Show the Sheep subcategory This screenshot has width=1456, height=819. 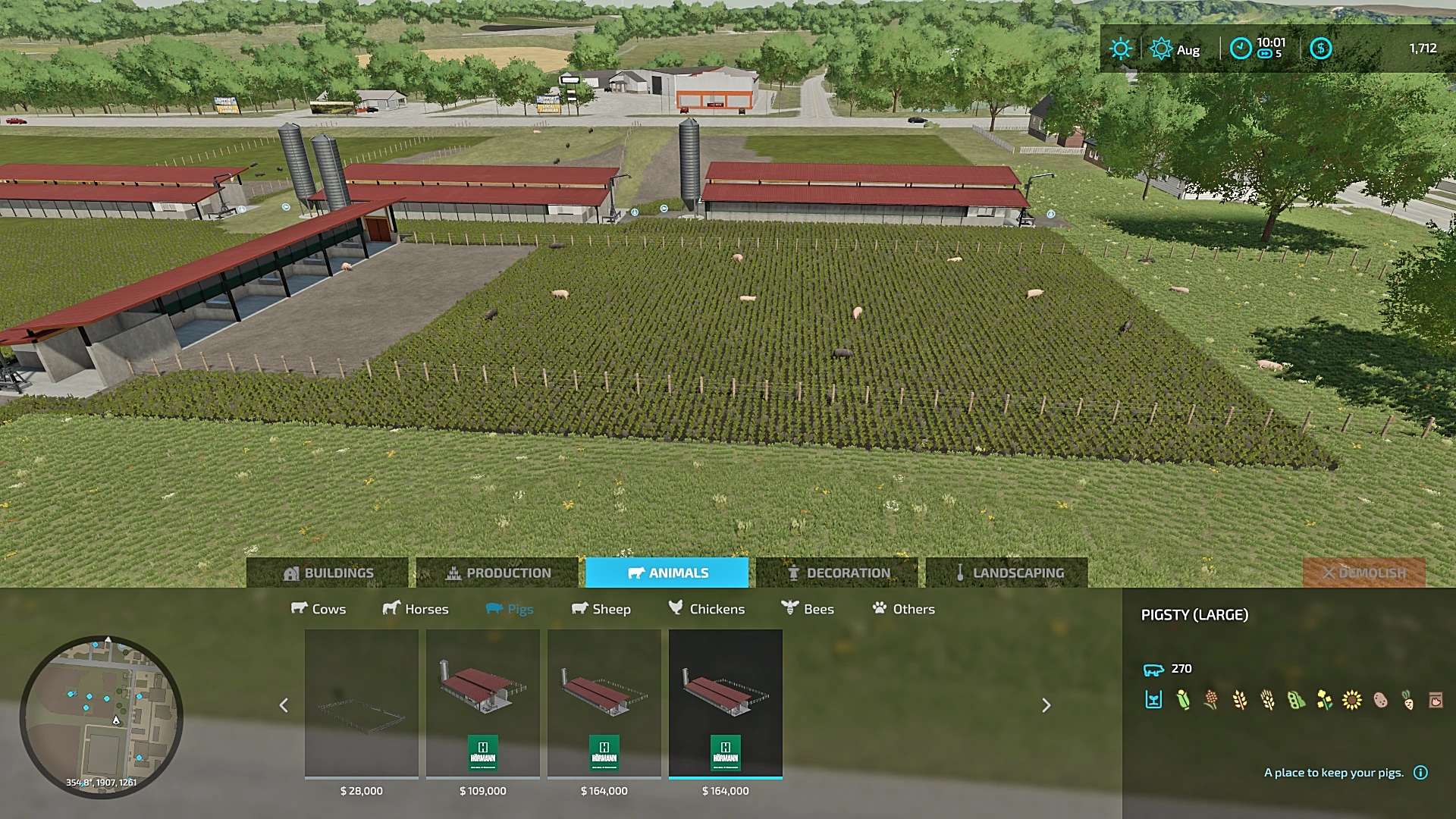601,609
